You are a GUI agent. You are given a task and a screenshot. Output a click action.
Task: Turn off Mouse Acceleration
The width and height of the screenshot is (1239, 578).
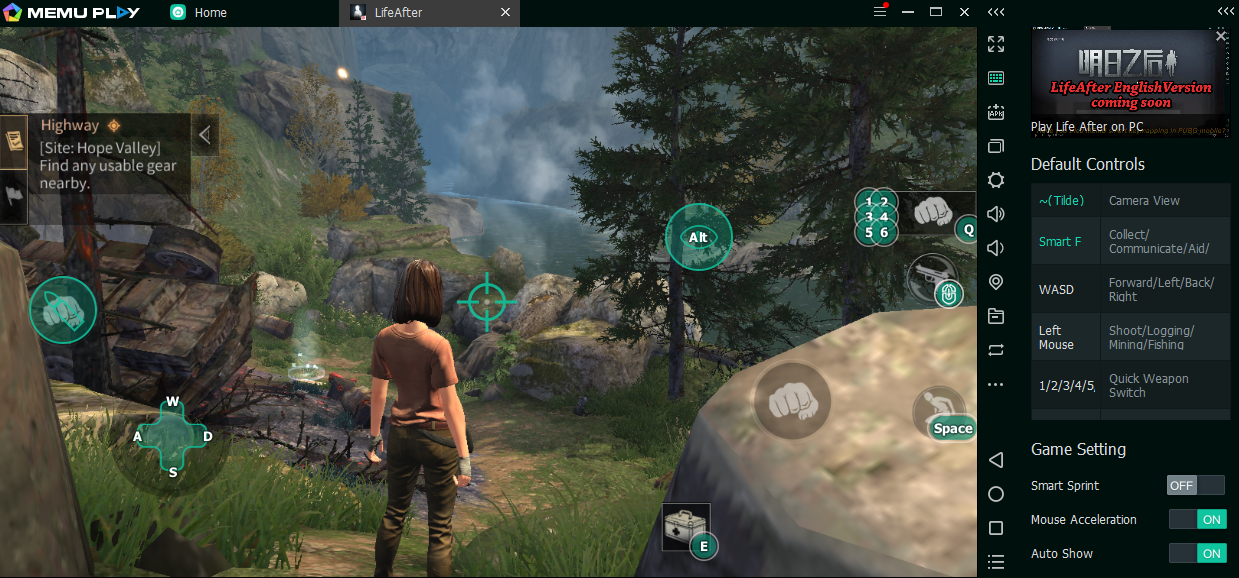(1198, 519)
